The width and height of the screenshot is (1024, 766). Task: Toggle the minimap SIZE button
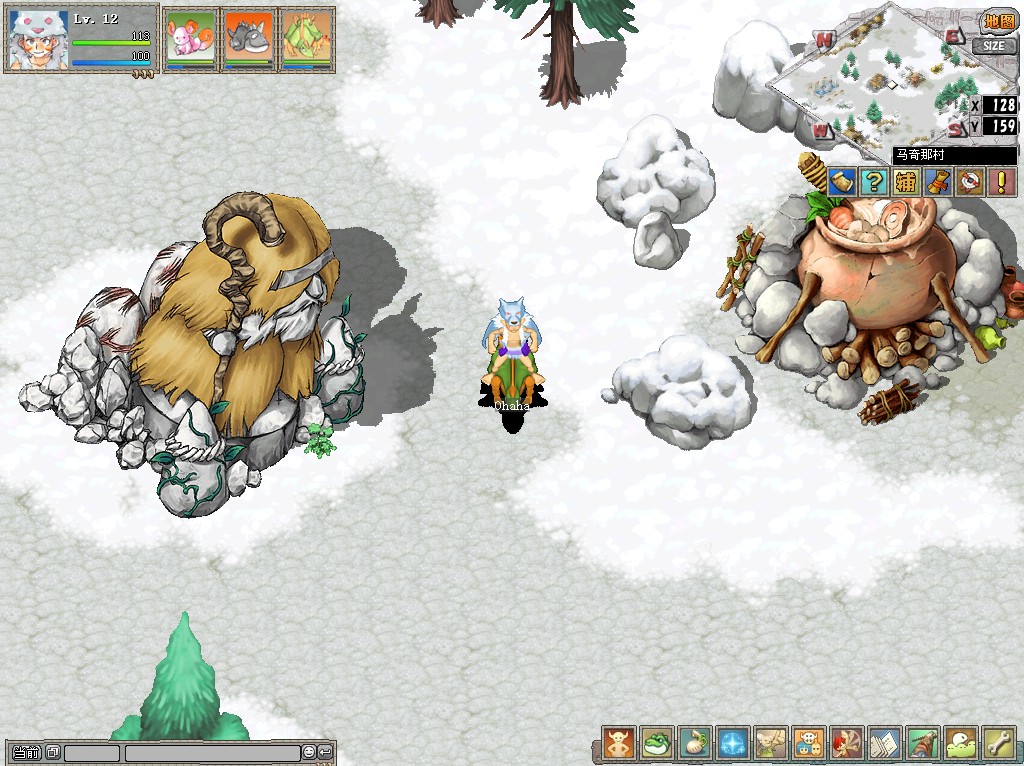click(x=993, y=46)
